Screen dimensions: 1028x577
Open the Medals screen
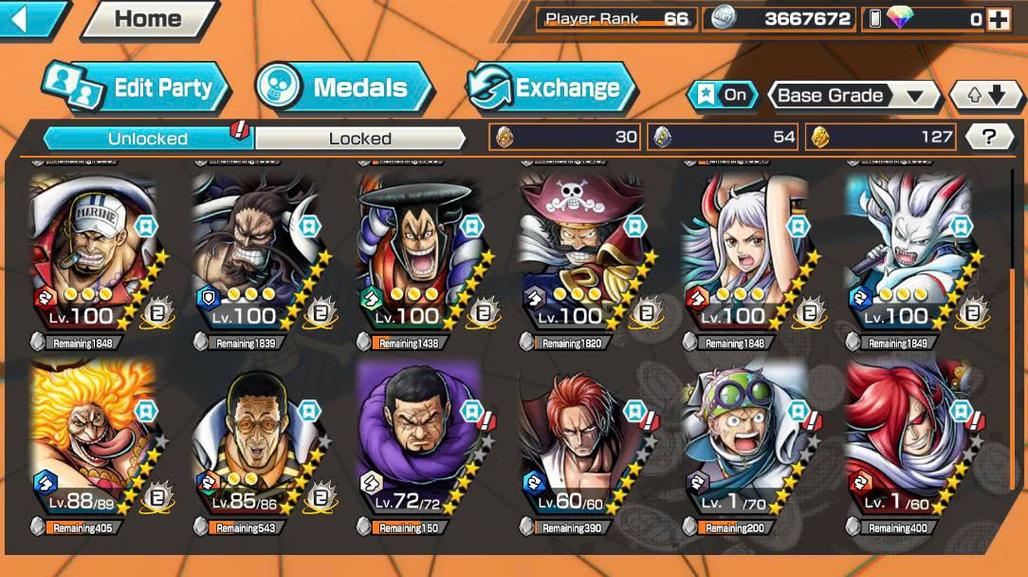pos(343,88)
